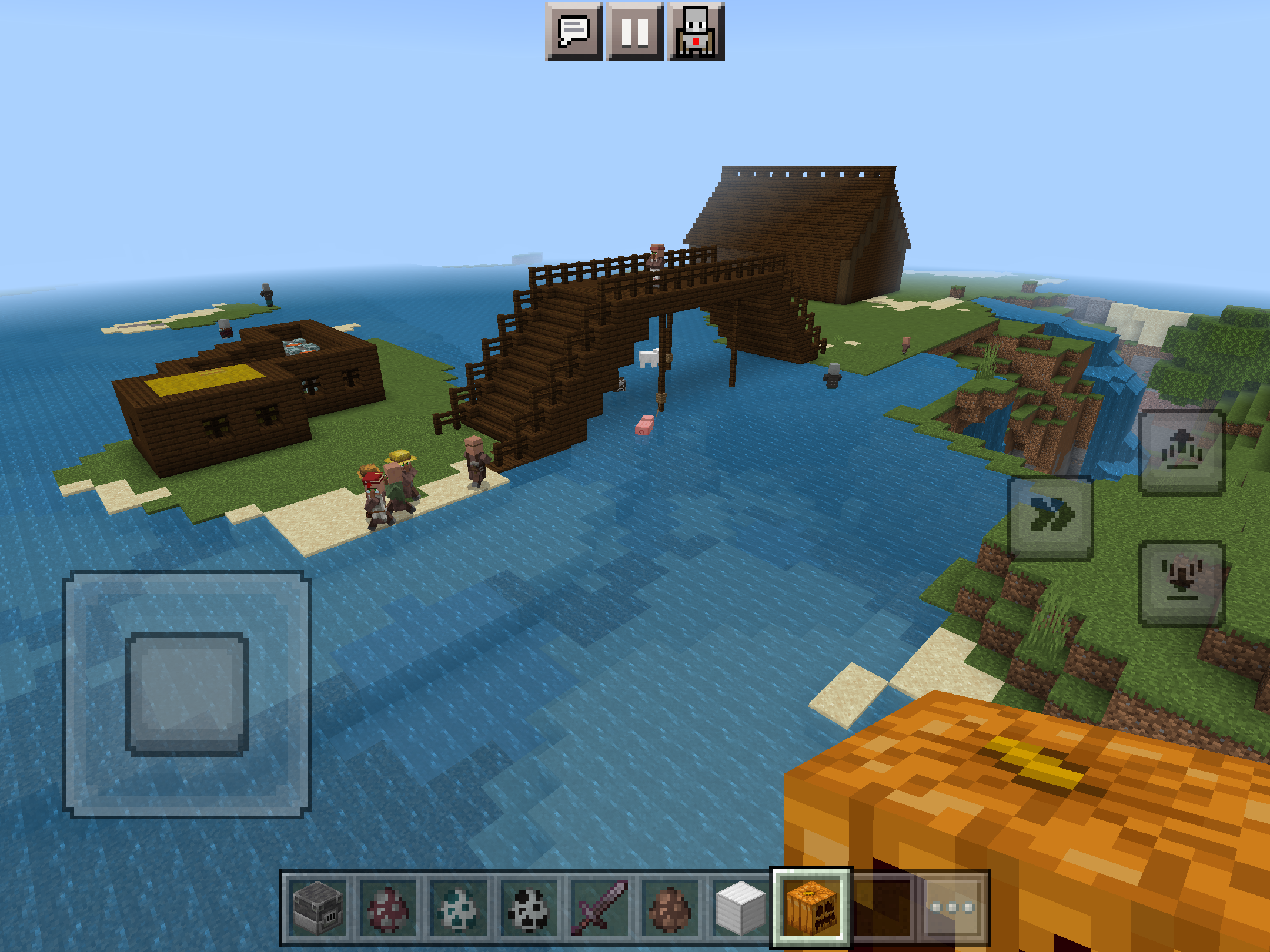Image resolution: width=1270 pixels, height=952 pixels.
Task: Select the carved pumpkin hotbar slot
Action: (811, 907)
